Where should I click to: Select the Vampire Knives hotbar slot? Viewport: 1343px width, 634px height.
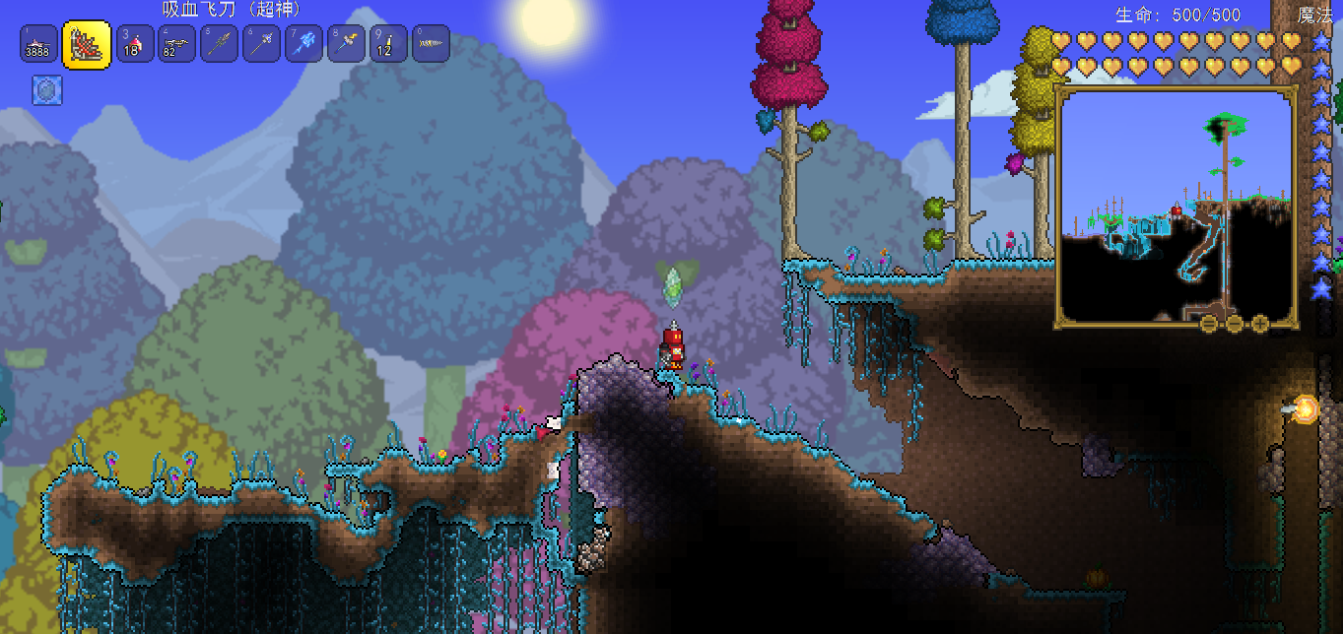pyautogui.click(x=87, y=45)
